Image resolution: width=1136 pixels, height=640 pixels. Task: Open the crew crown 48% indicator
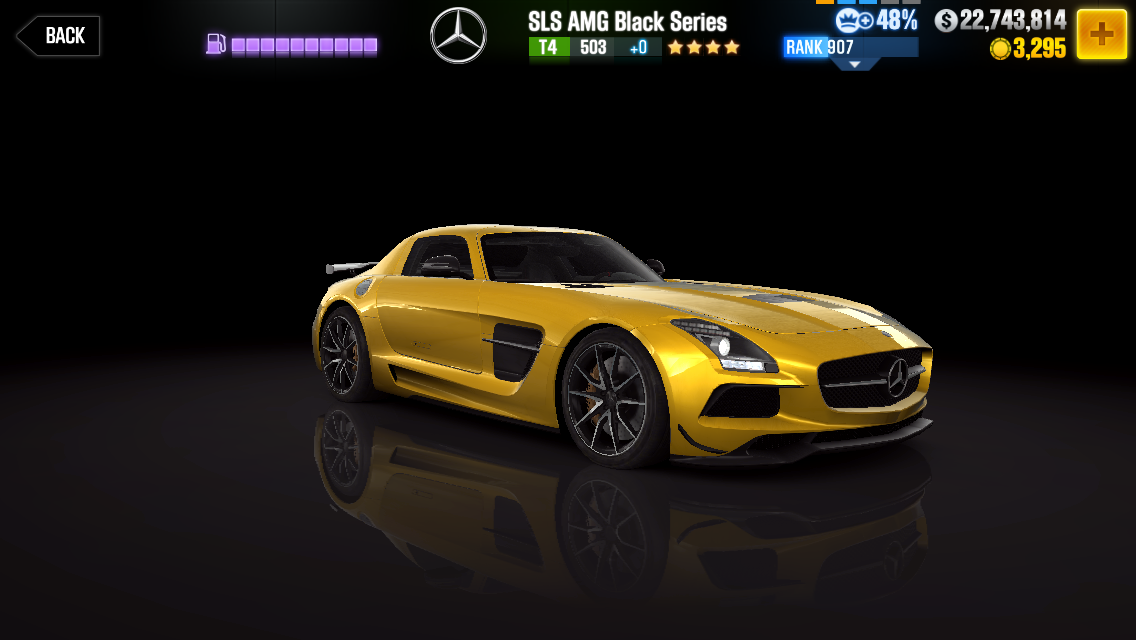point(876,20)
